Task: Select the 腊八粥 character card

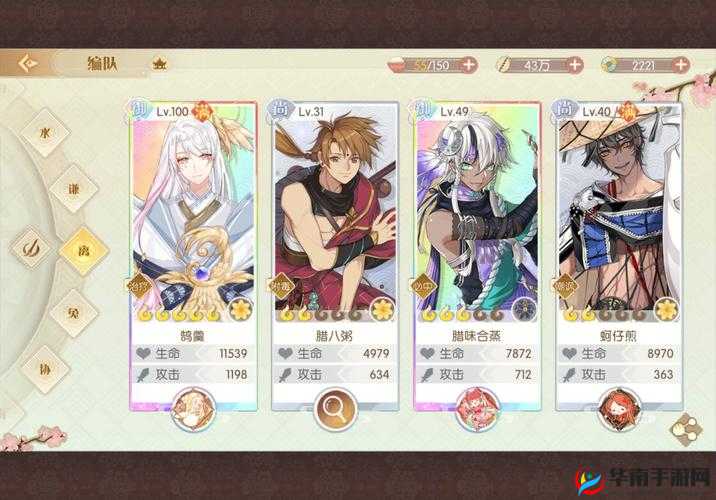Action: click(335, 230)
